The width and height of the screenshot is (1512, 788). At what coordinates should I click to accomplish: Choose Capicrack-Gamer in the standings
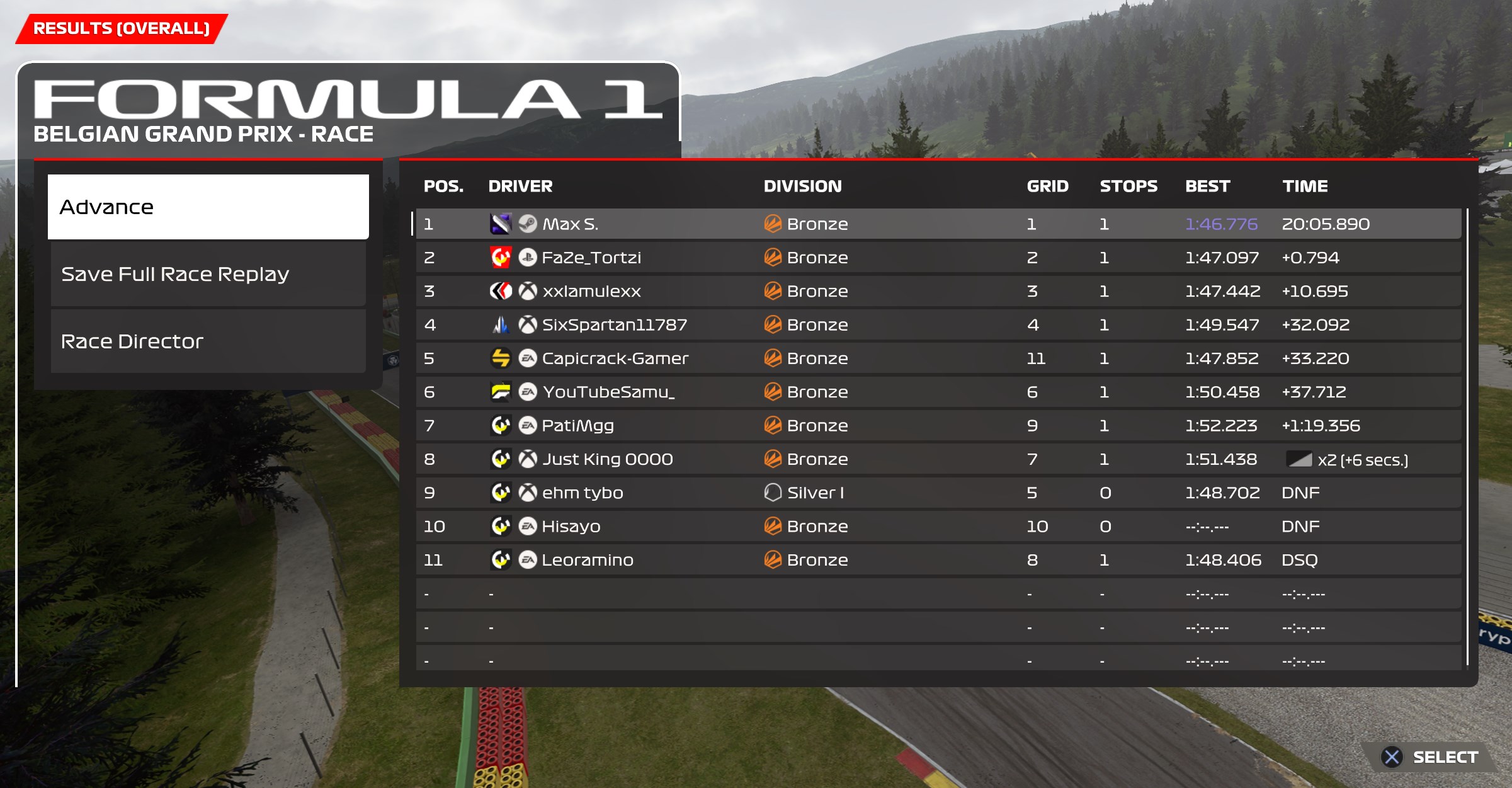click(x=615, y=358)
